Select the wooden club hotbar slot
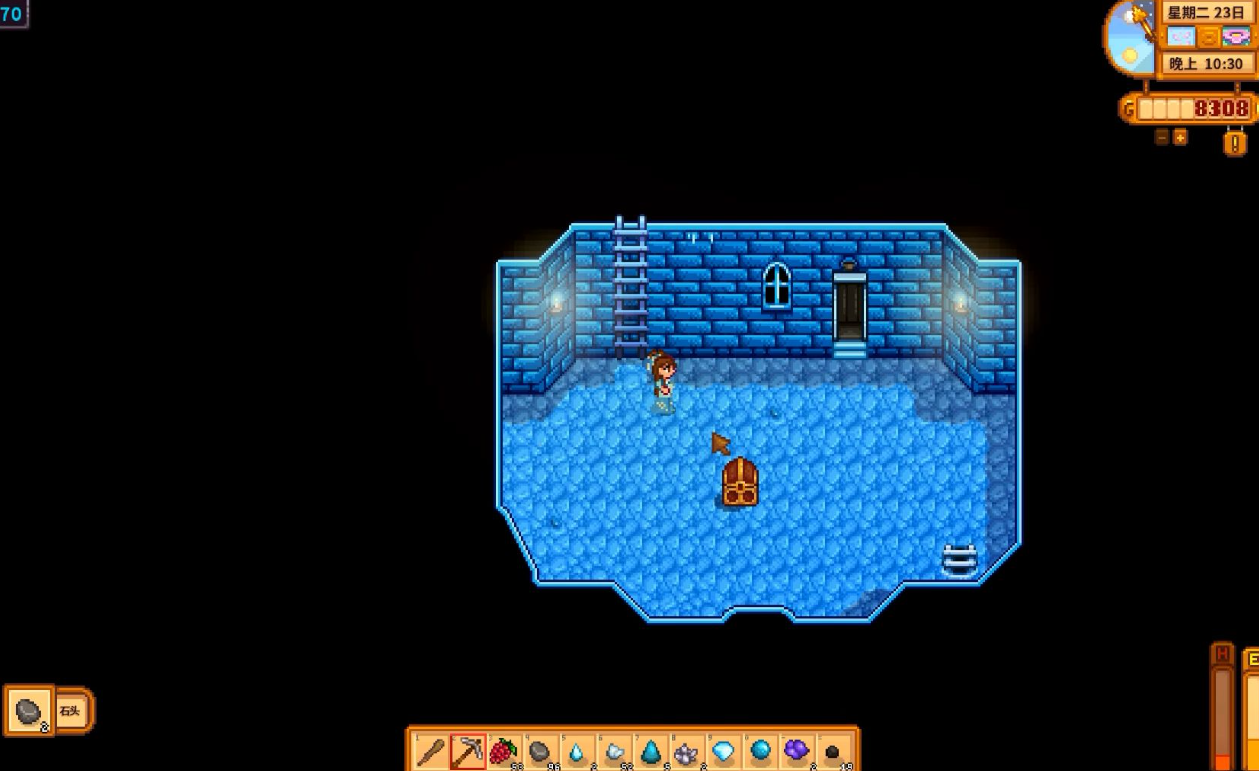 [x=431, y=751]
